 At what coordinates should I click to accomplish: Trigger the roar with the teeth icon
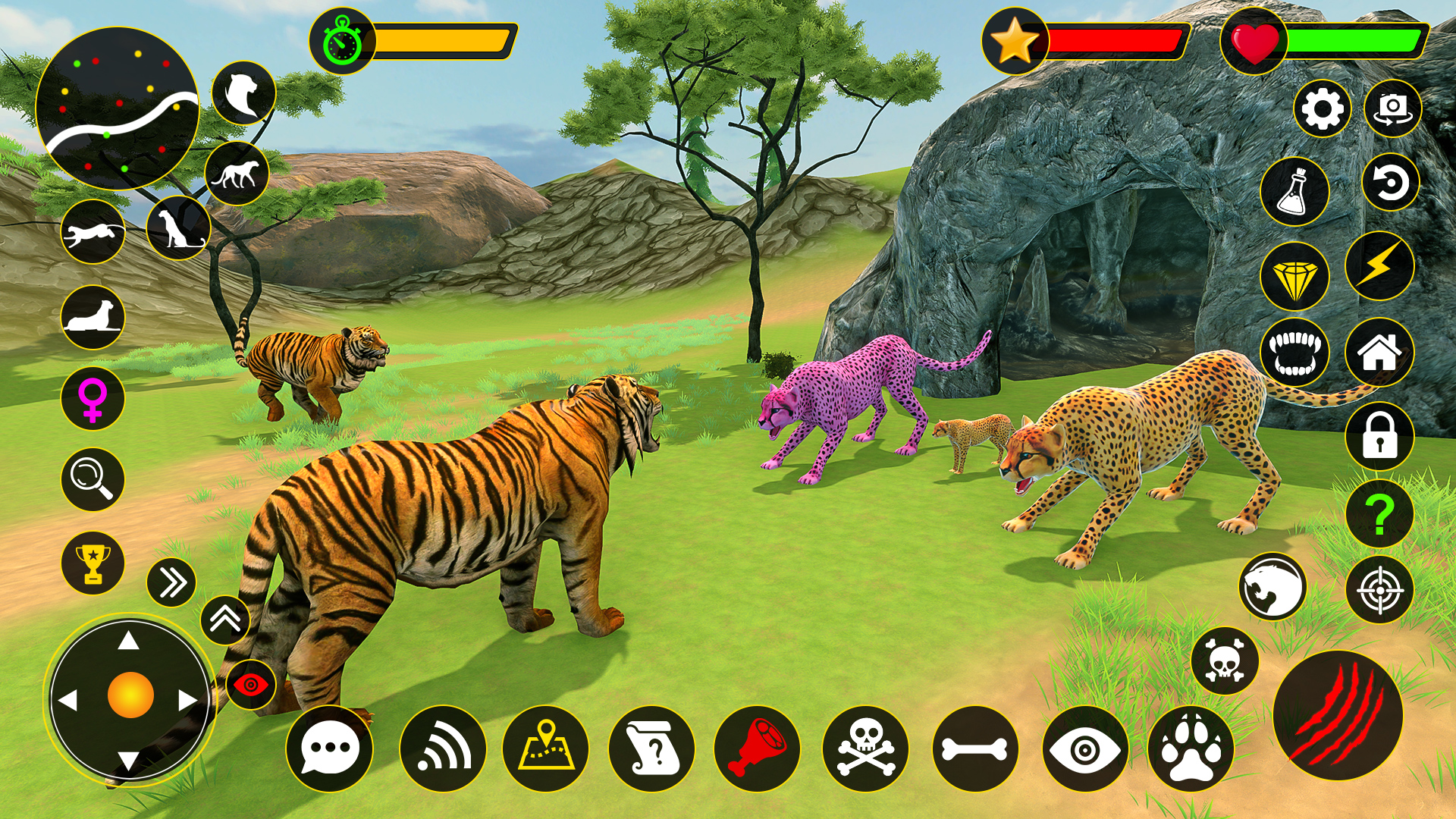tap(1298, 353)
